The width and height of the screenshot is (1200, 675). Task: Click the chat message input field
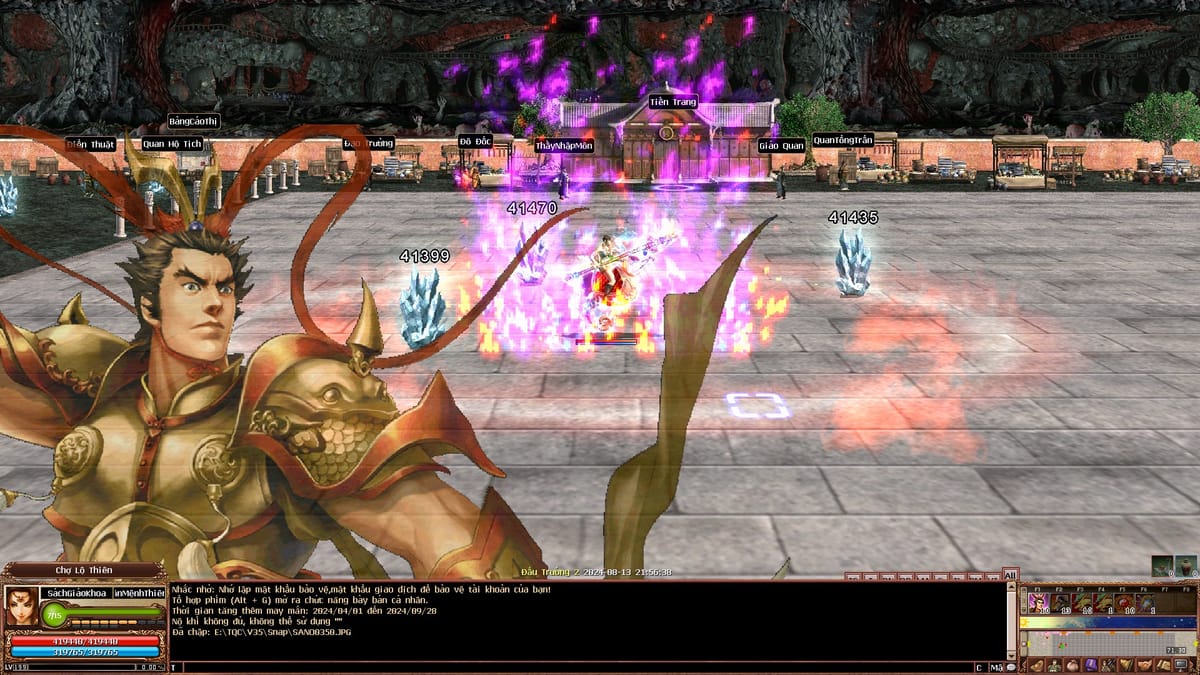(570, 667)
